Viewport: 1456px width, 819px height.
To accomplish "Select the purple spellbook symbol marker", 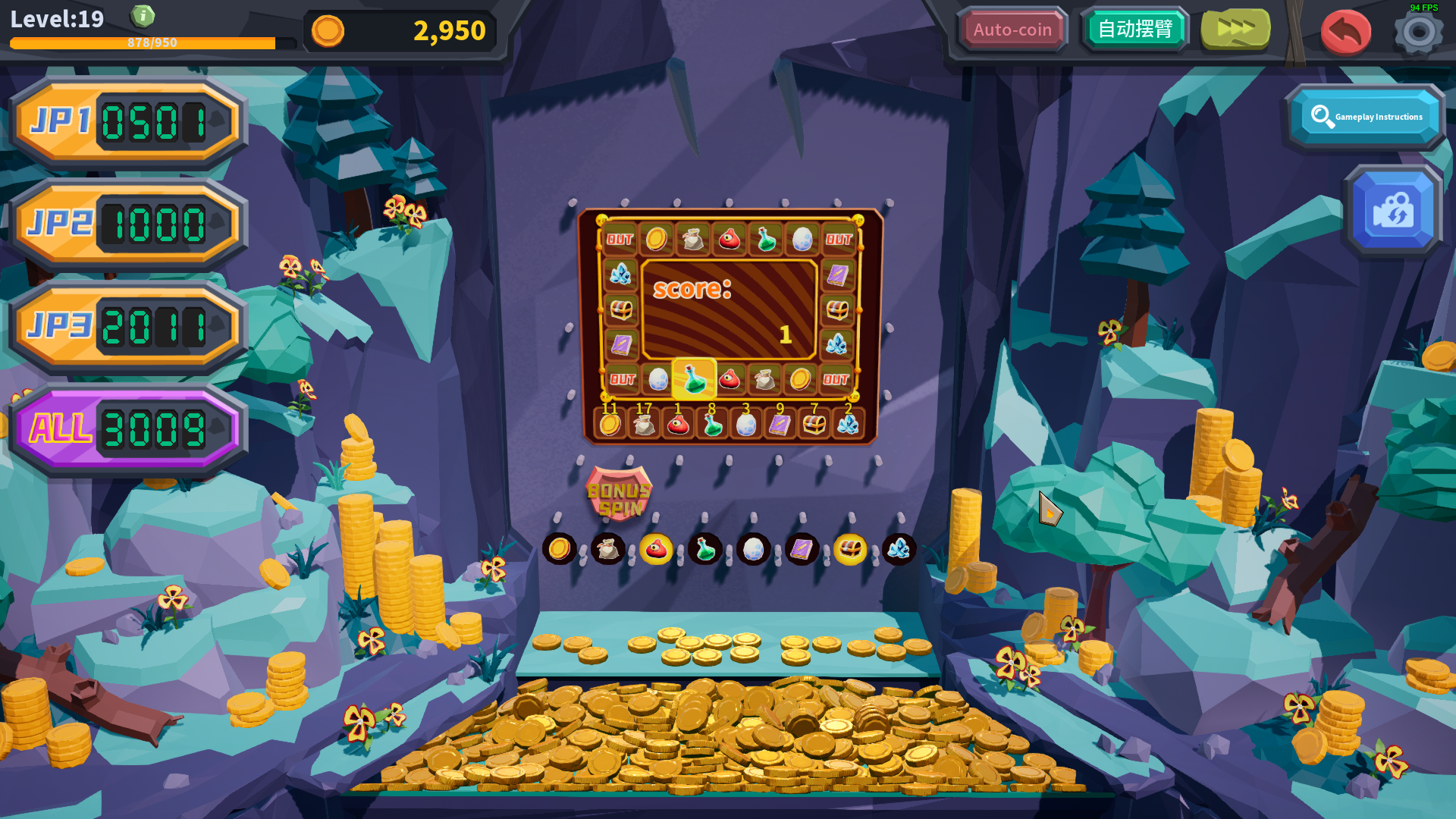I will (802, 548).
